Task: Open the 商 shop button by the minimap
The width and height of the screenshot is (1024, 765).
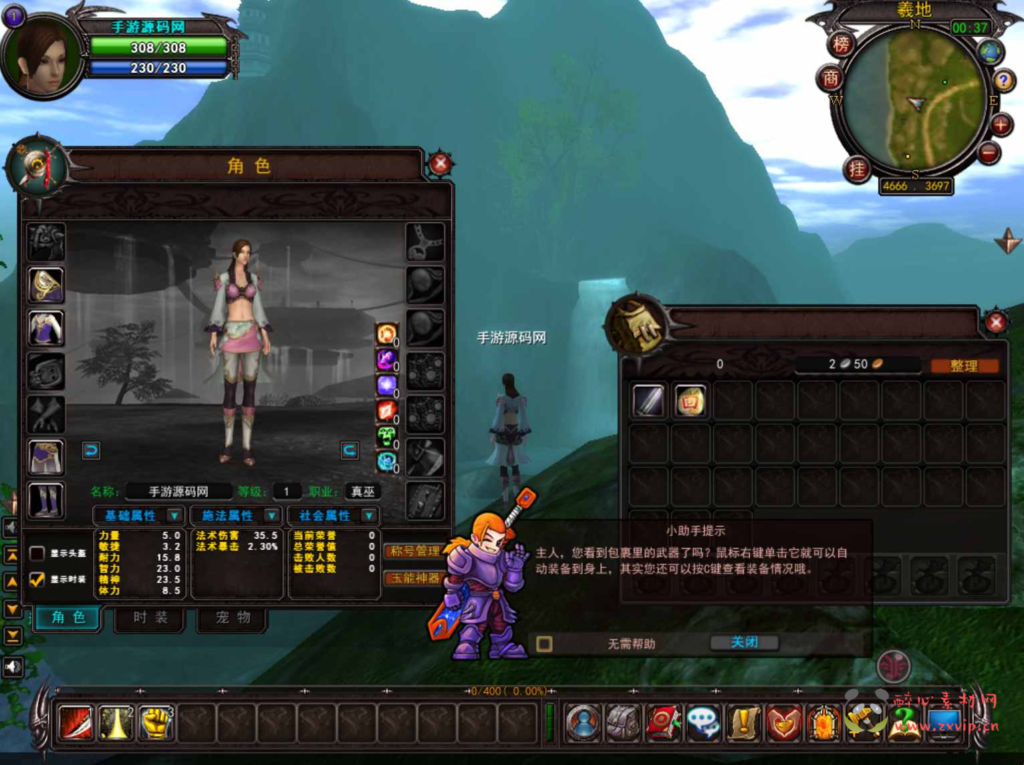Action: (x=830, y=78)
